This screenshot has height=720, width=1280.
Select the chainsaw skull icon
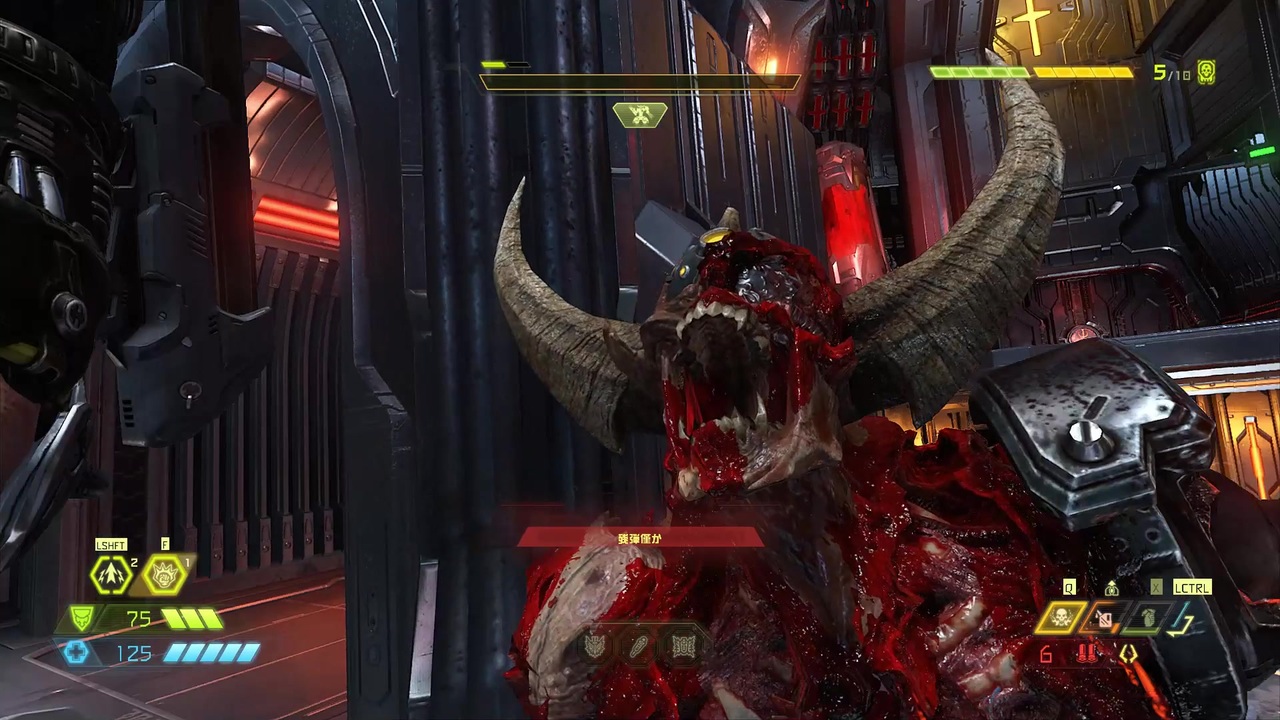[x=1060, y=618]
